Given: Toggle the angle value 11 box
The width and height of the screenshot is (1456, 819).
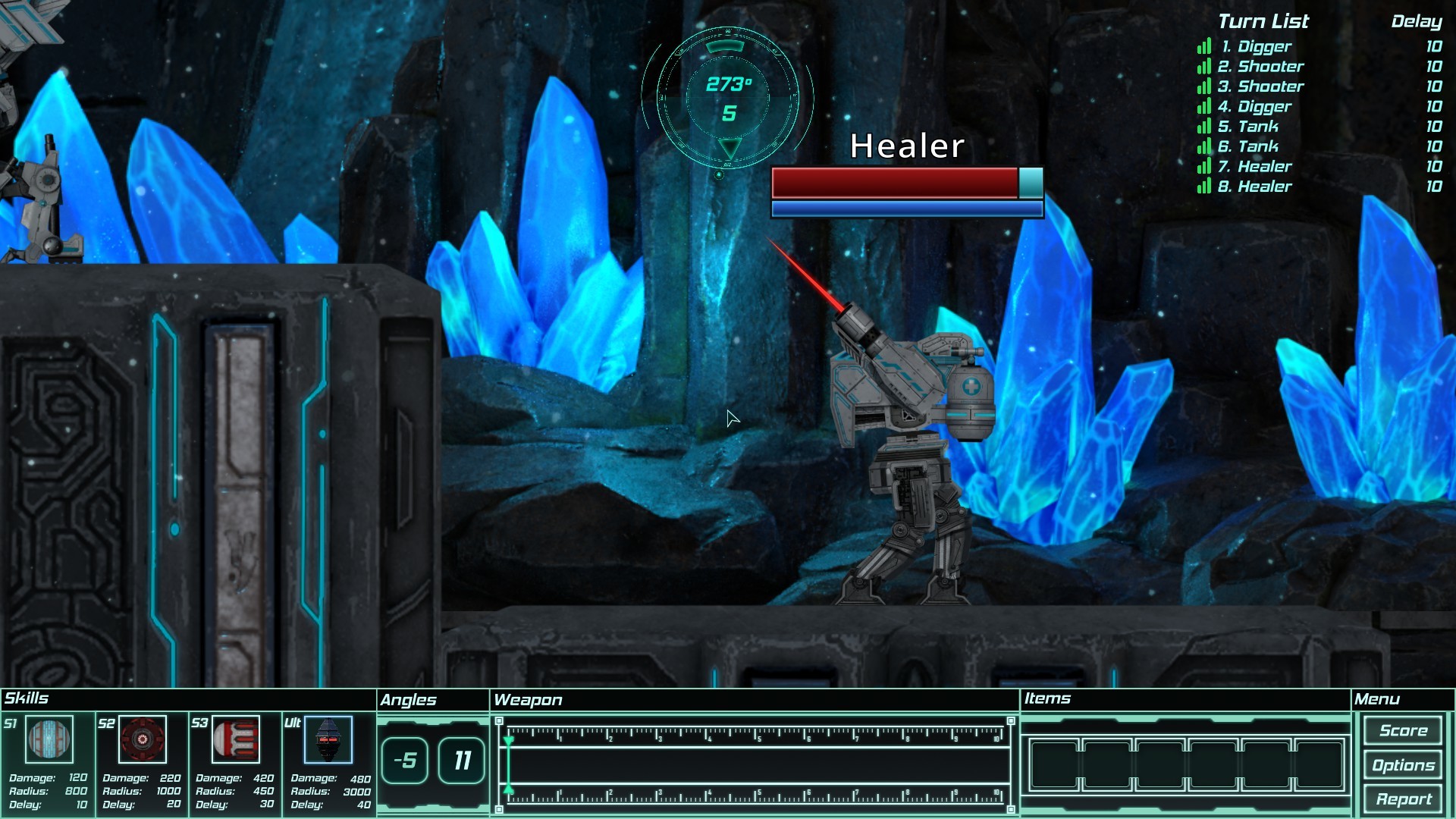Looking at the screenshot, I should [460, 761].
